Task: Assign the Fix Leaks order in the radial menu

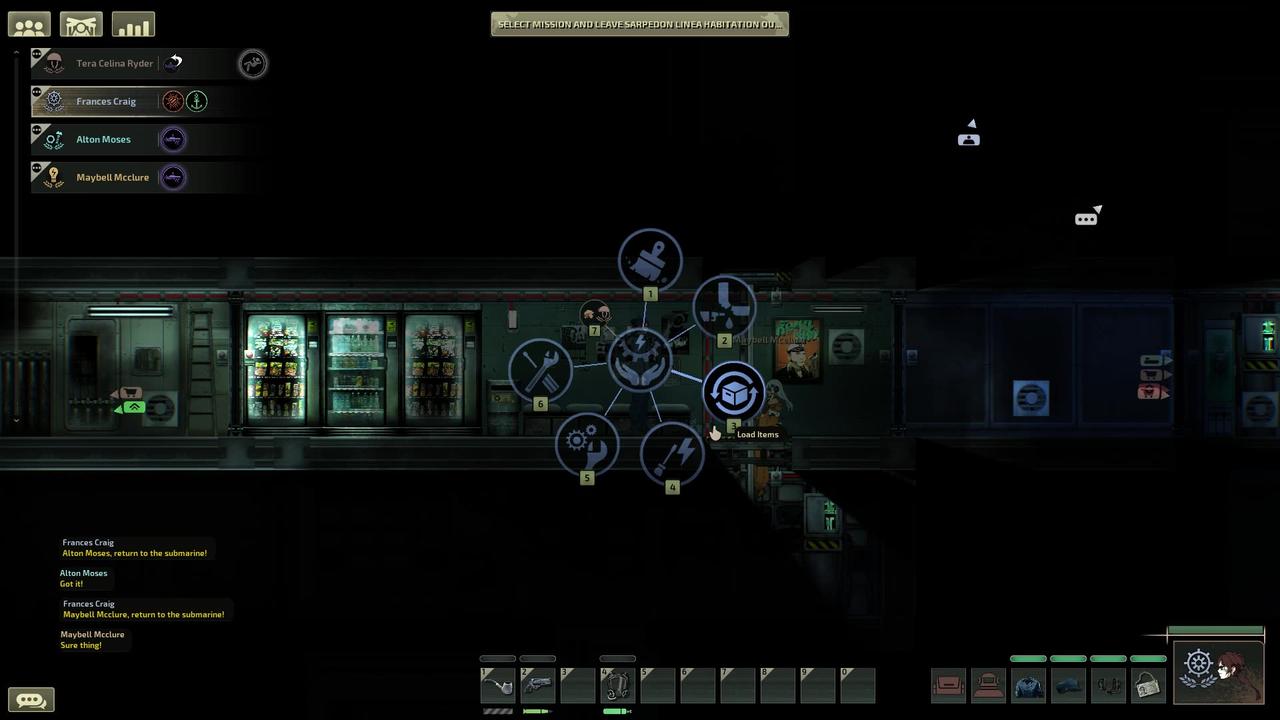Action: tap(724, 306)
